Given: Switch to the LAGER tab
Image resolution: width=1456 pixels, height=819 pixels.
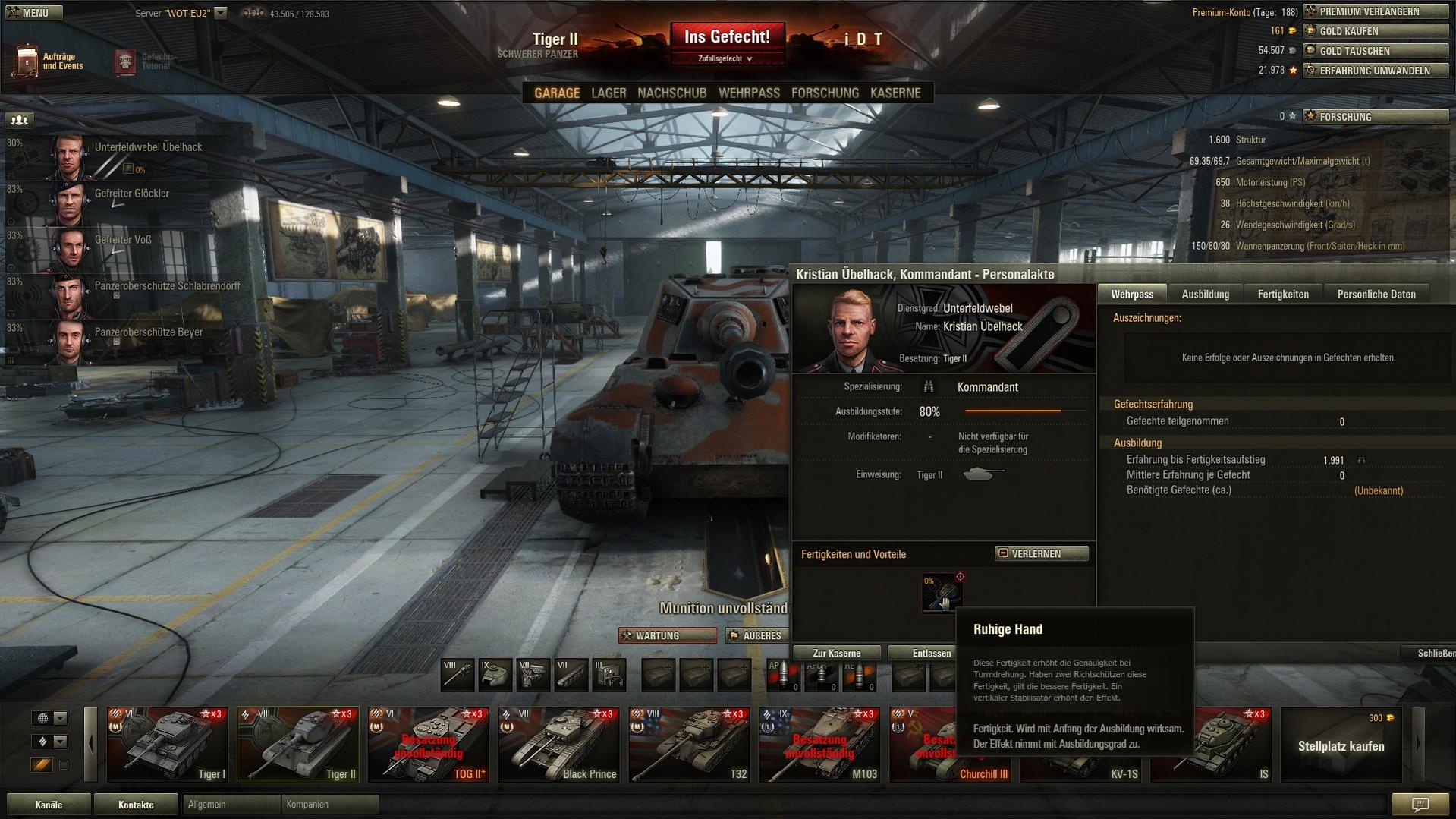Looking at the screenshot, I should 609,93.
